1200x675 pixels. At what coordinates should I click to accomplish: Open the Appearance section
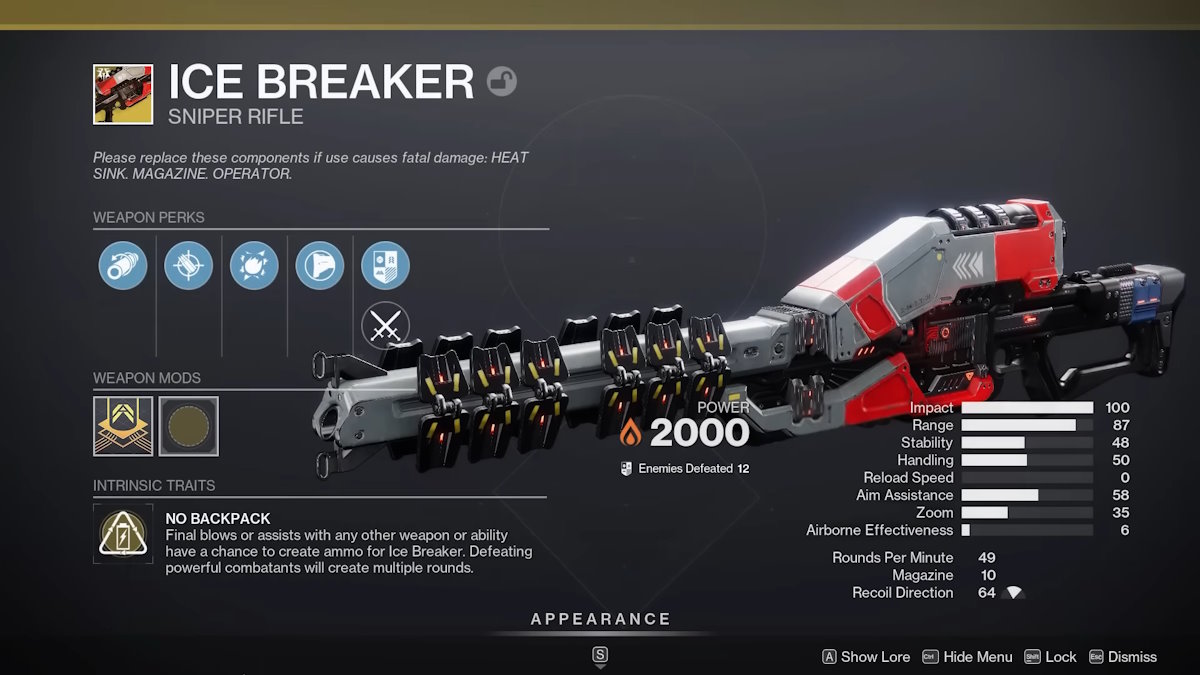pos(600,619)
